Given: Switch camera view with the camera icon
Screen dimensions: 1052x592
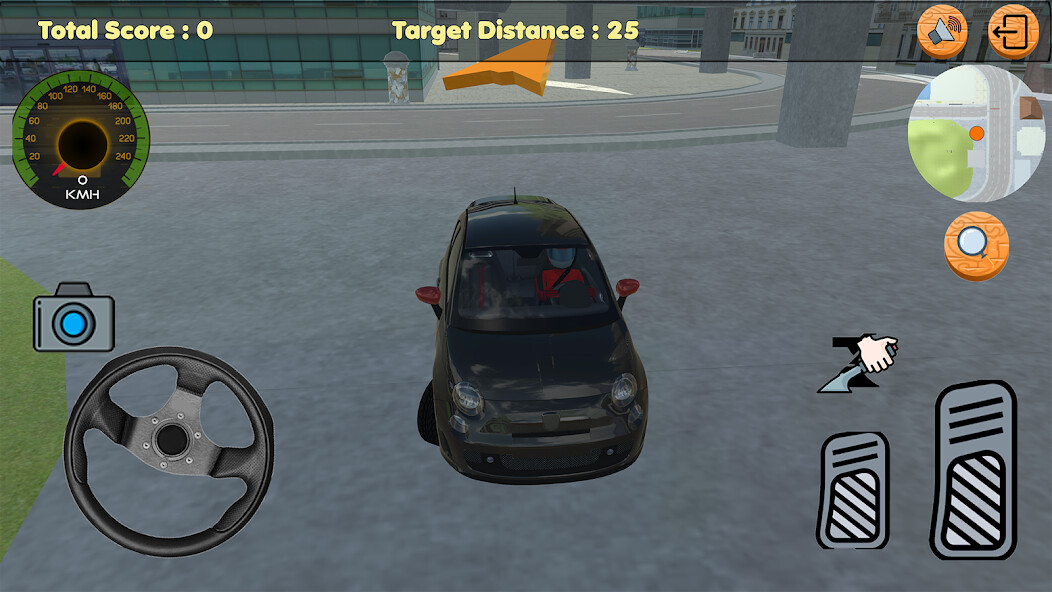Looking at the screenshot, I should pyautogui.click(x=74, y=320).
